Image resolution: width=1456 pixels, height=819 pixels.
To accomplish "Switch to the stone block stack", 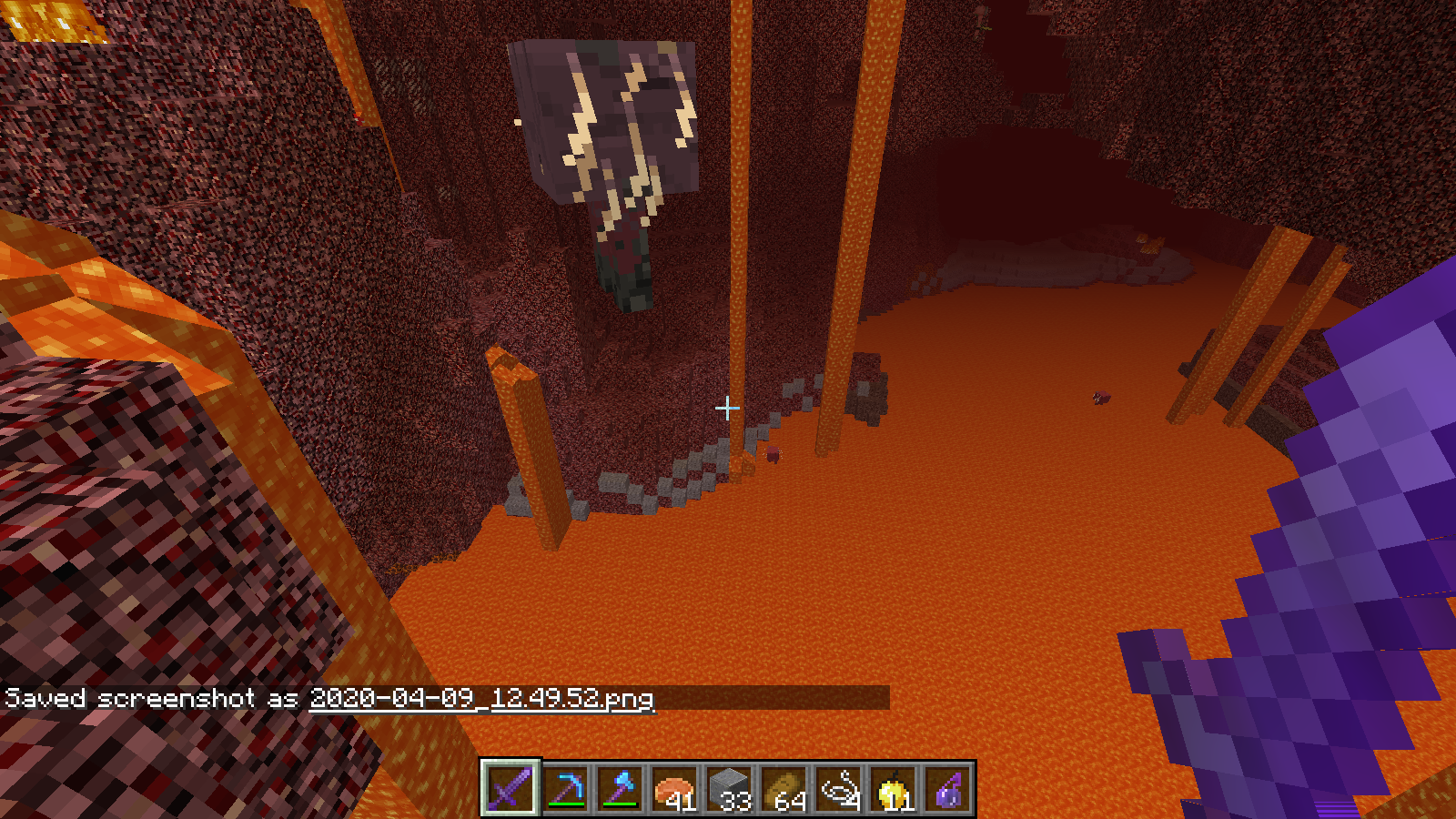I will tap(729, 788).
